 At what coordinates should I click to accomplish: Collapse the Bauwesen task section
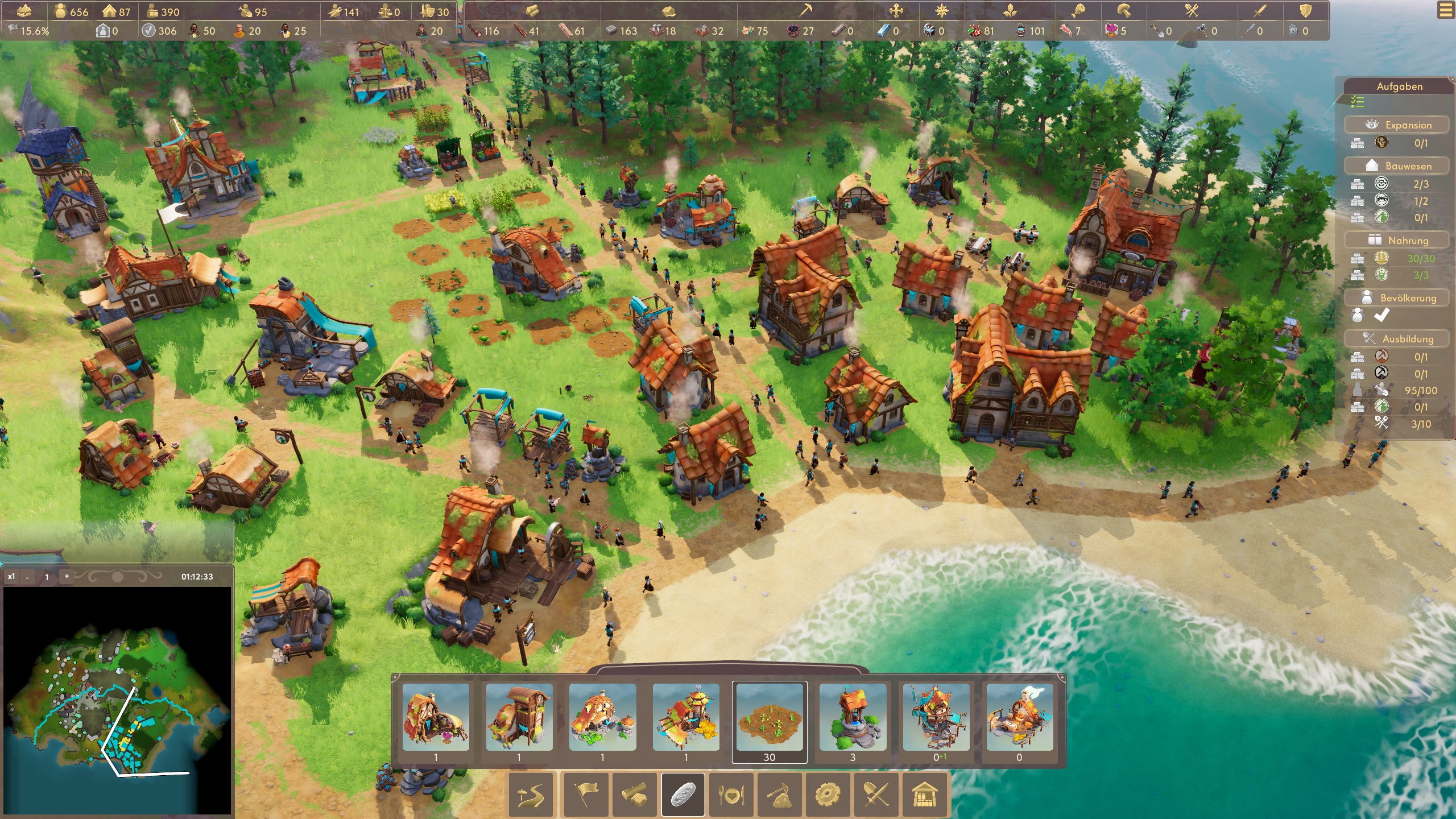point(1399,166)
